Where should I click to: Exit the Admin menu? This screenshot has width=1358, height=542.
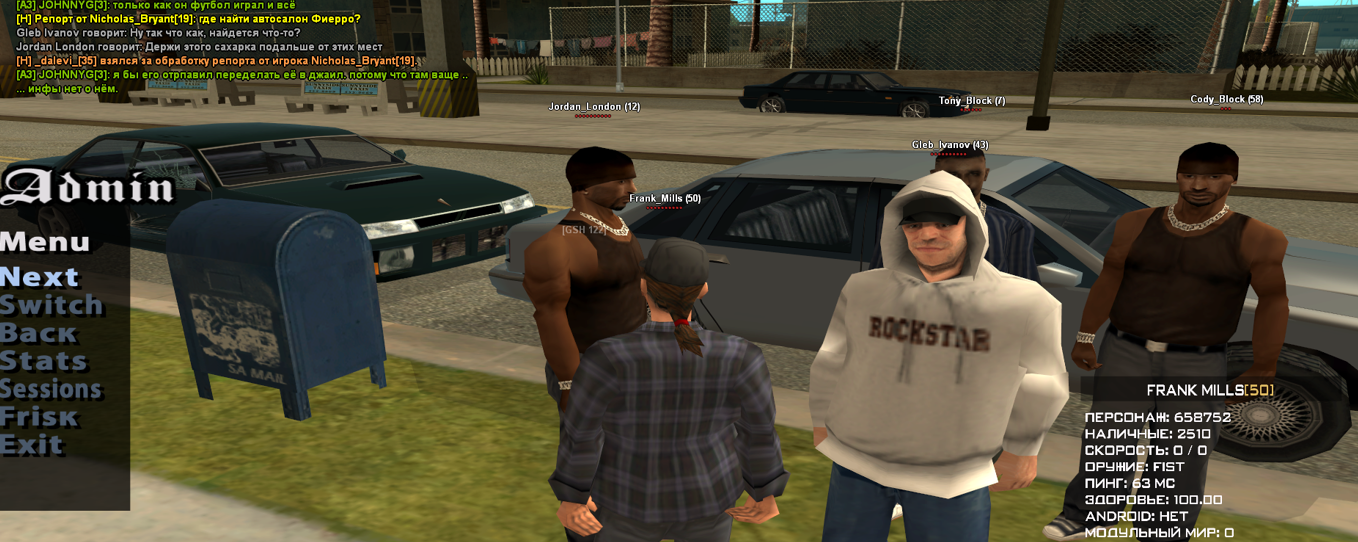point(32,445)
